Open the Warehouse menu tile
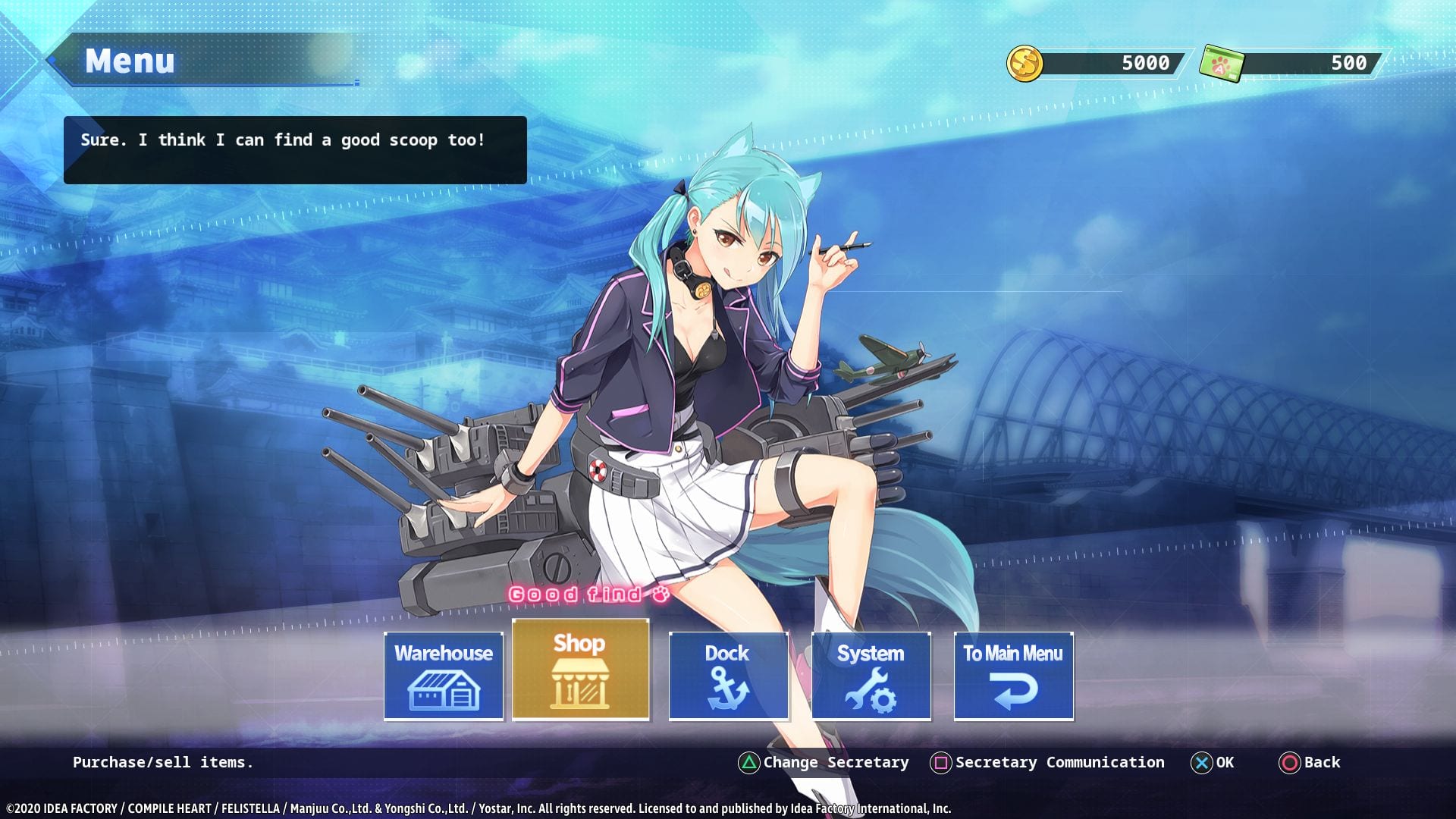The height and width of the screenshot is (819, 1456). 444,676
